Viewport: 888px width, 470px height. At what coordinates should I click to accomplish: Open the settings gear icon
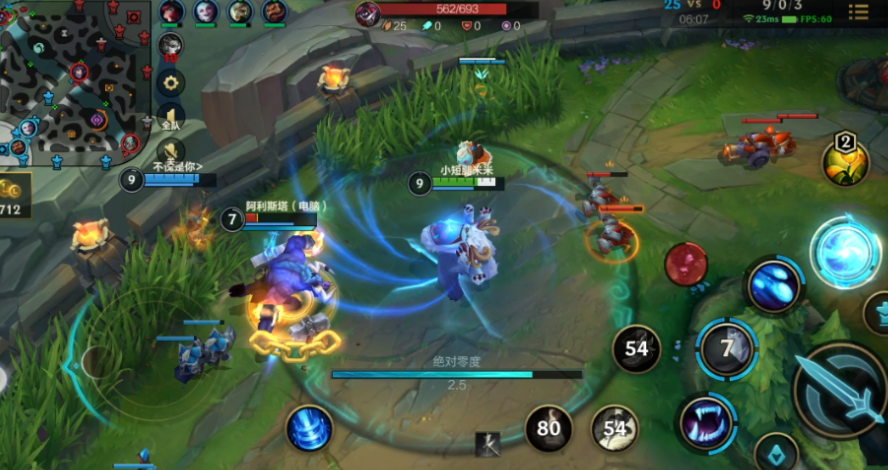tap(171, 83)
